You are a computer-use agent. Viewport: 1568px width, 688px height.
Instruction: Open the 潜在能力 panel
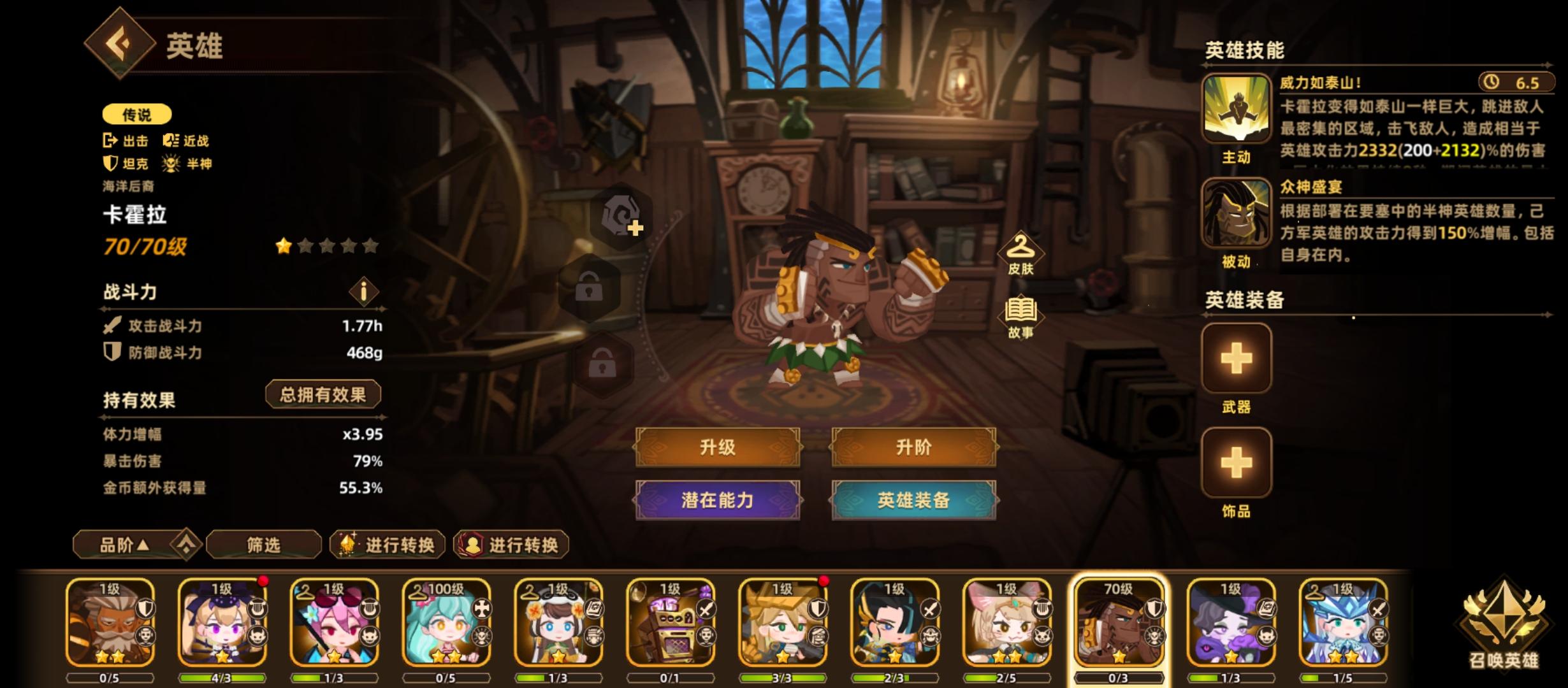[718, 501]
